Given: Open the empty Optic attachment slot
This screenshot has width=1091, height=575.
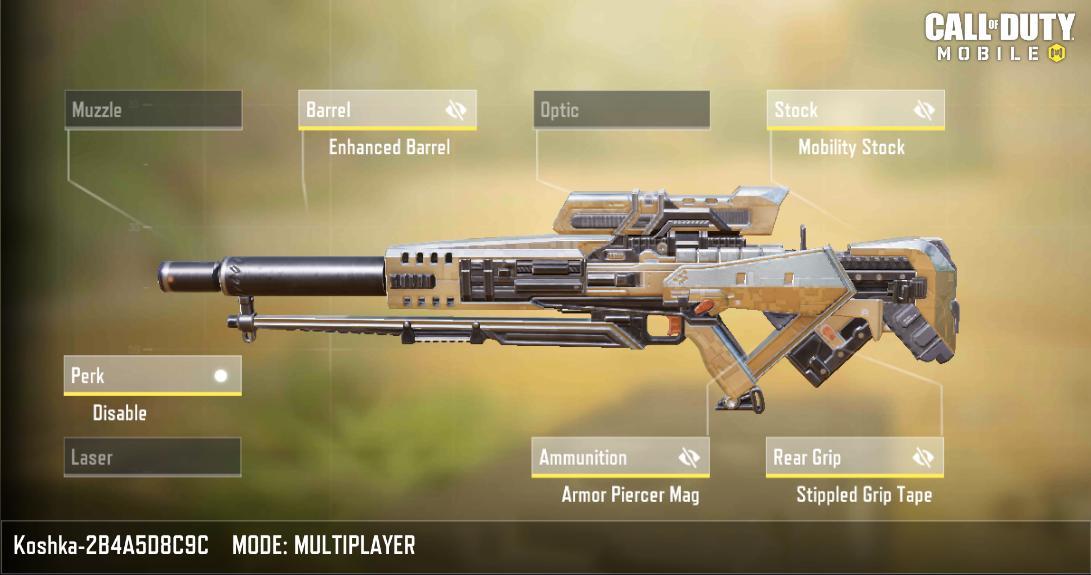Looking at the screenshot, I should [621, 110].
